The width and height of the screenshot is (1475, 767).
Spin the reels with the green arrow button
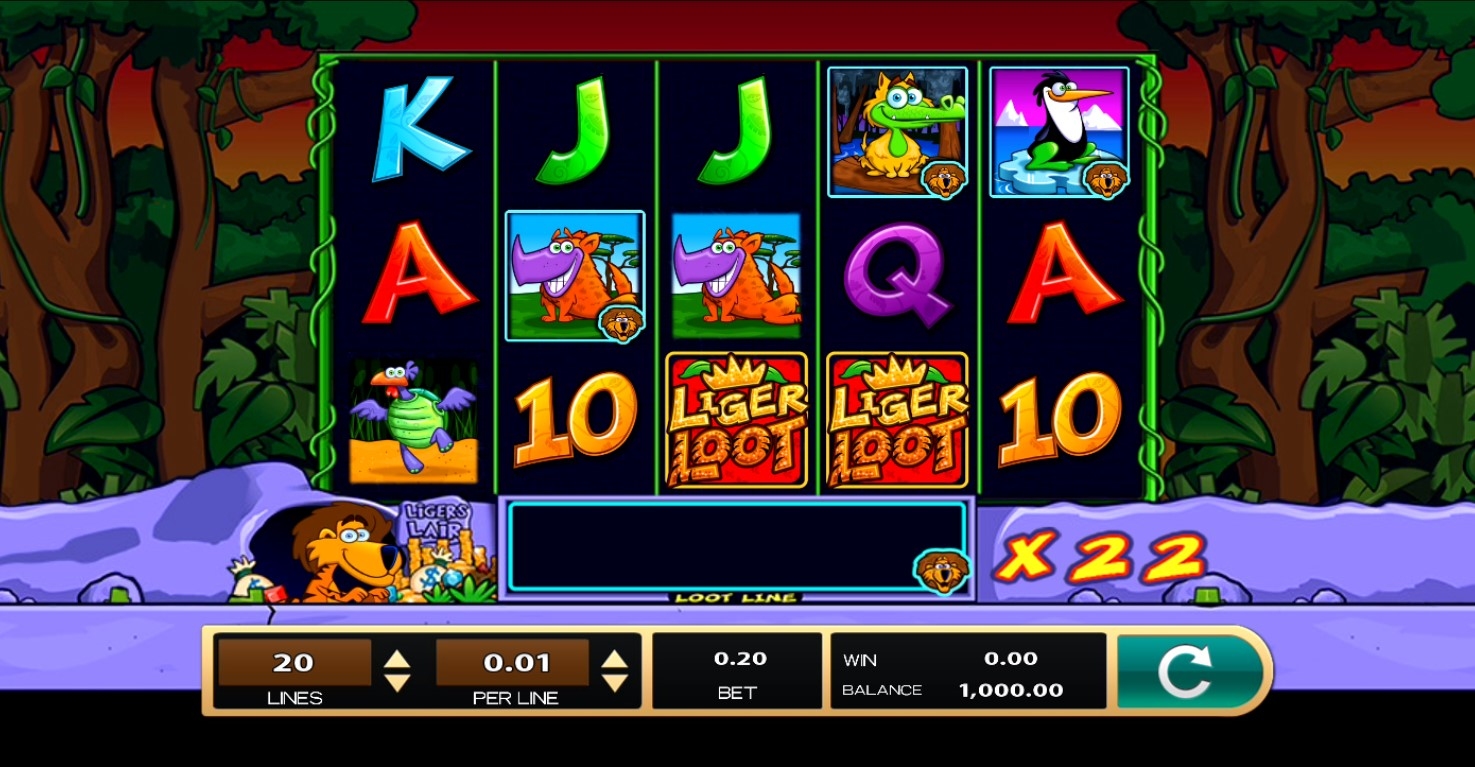pyautogui.click(x=1185, y=671)
